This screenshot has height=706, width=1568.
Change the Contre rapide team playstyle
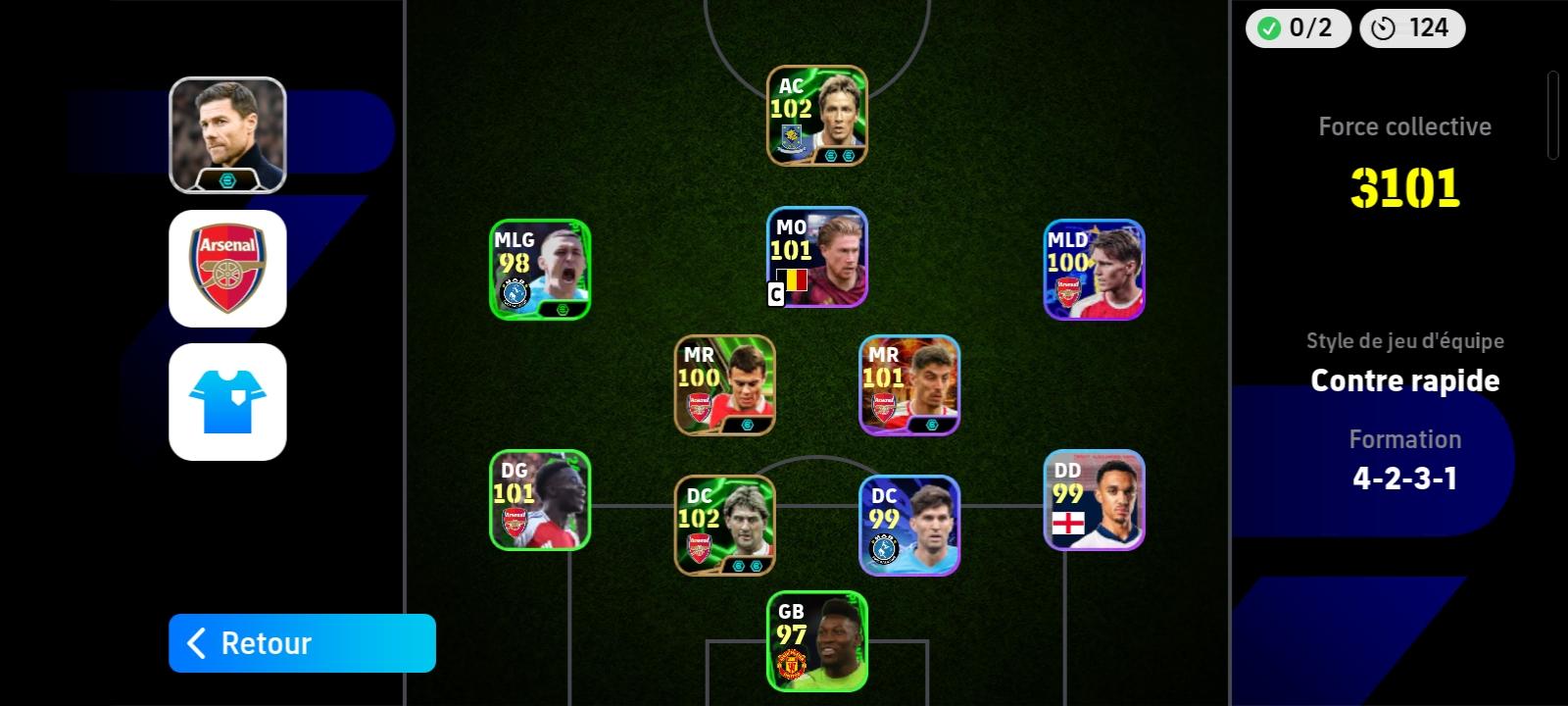coord(1405,380)
